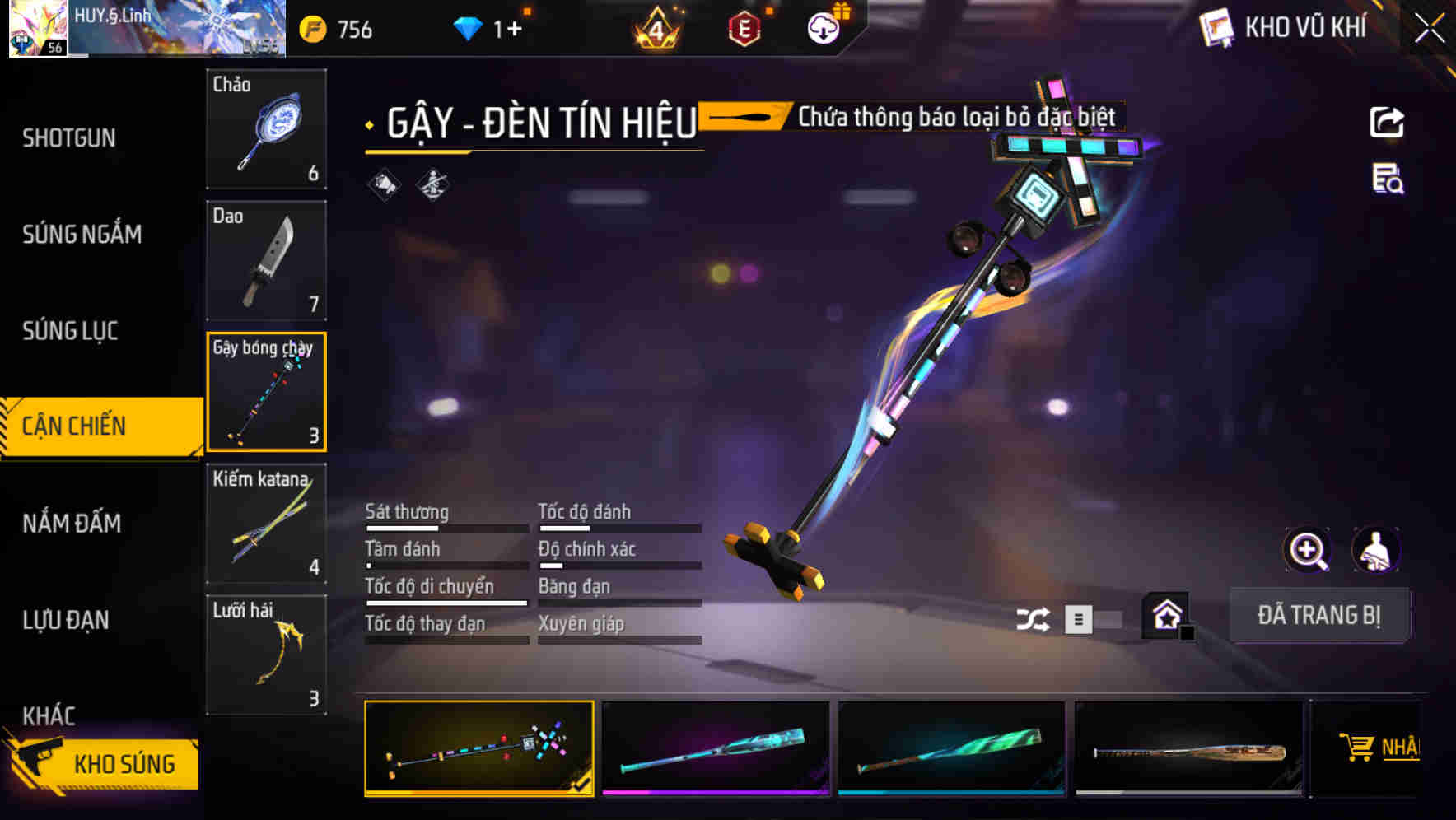
Task: Choose the Kiếm katana weapon
Action: coord(266,524)
